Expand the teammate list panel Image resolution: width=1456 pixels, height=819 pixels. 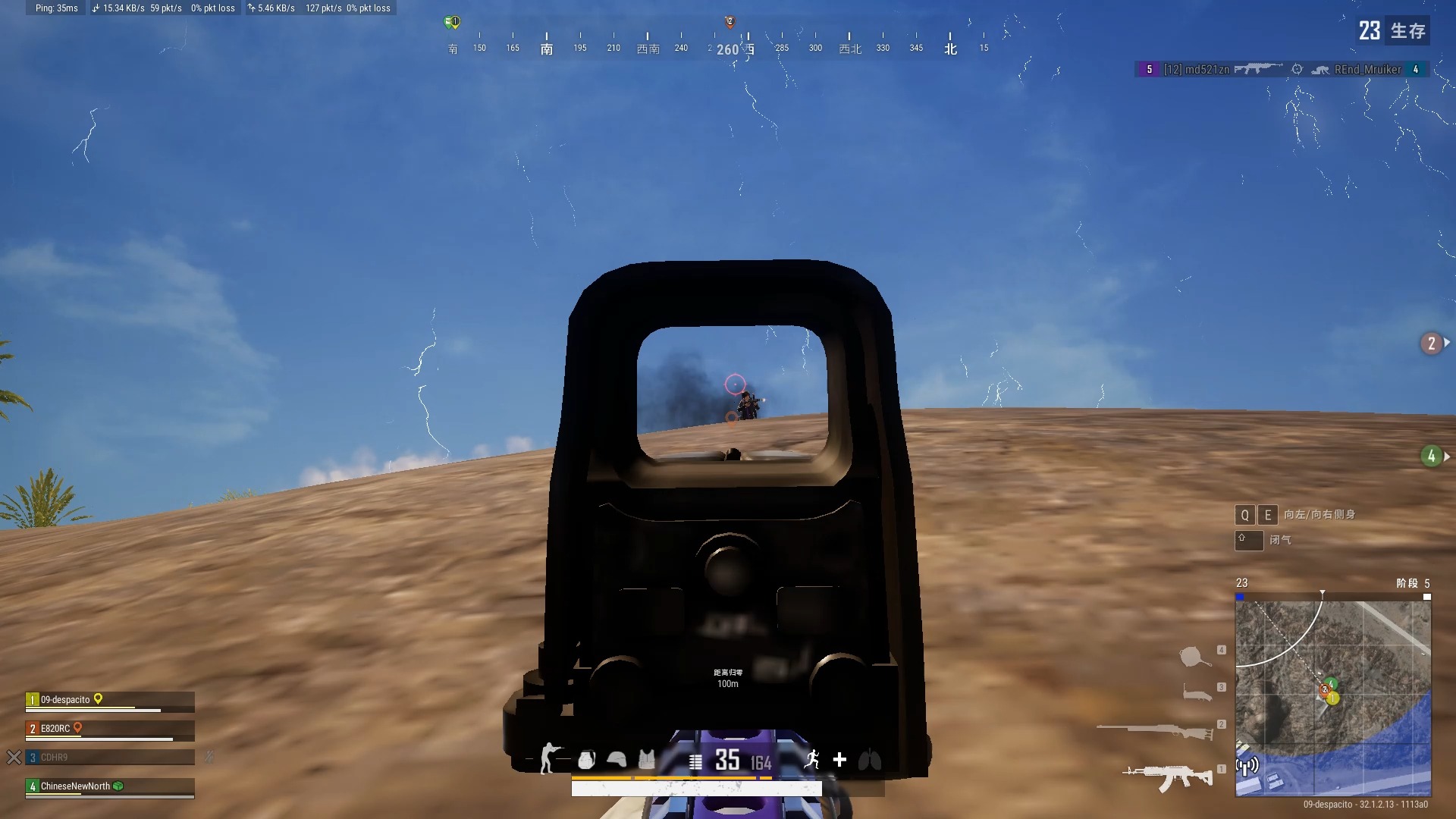110,743
